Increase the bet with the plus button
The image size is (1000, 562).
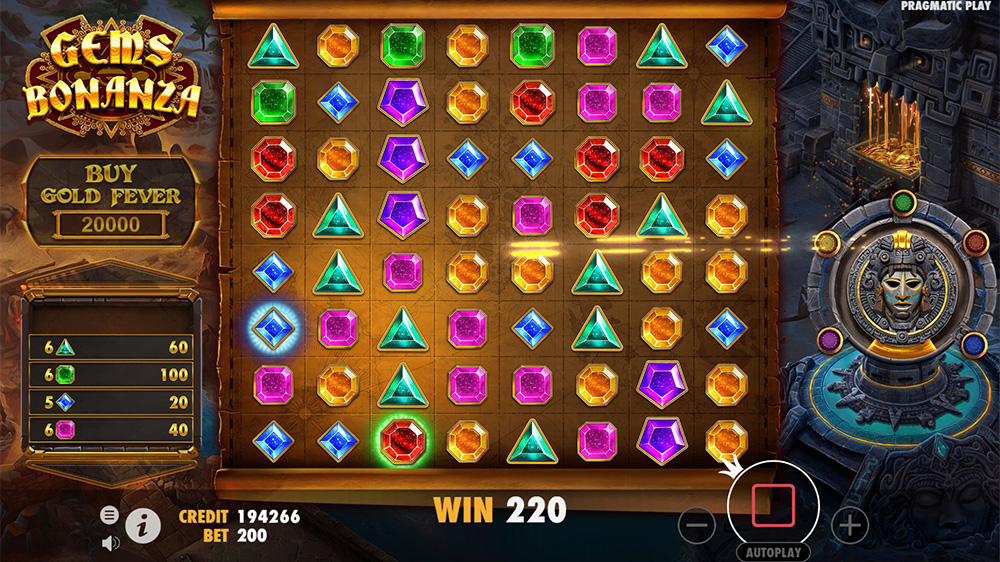point(849,523)
